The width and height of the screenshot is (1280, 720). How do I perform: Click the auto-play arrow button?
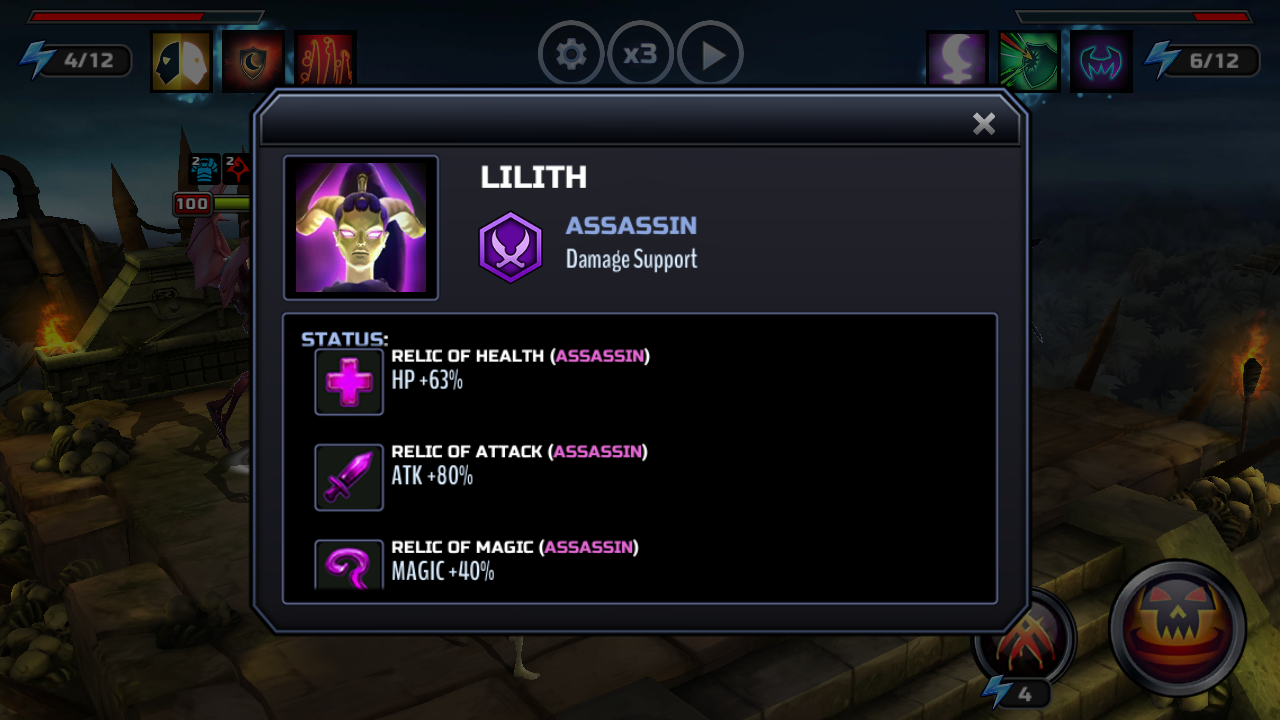[x=711, y=54]
